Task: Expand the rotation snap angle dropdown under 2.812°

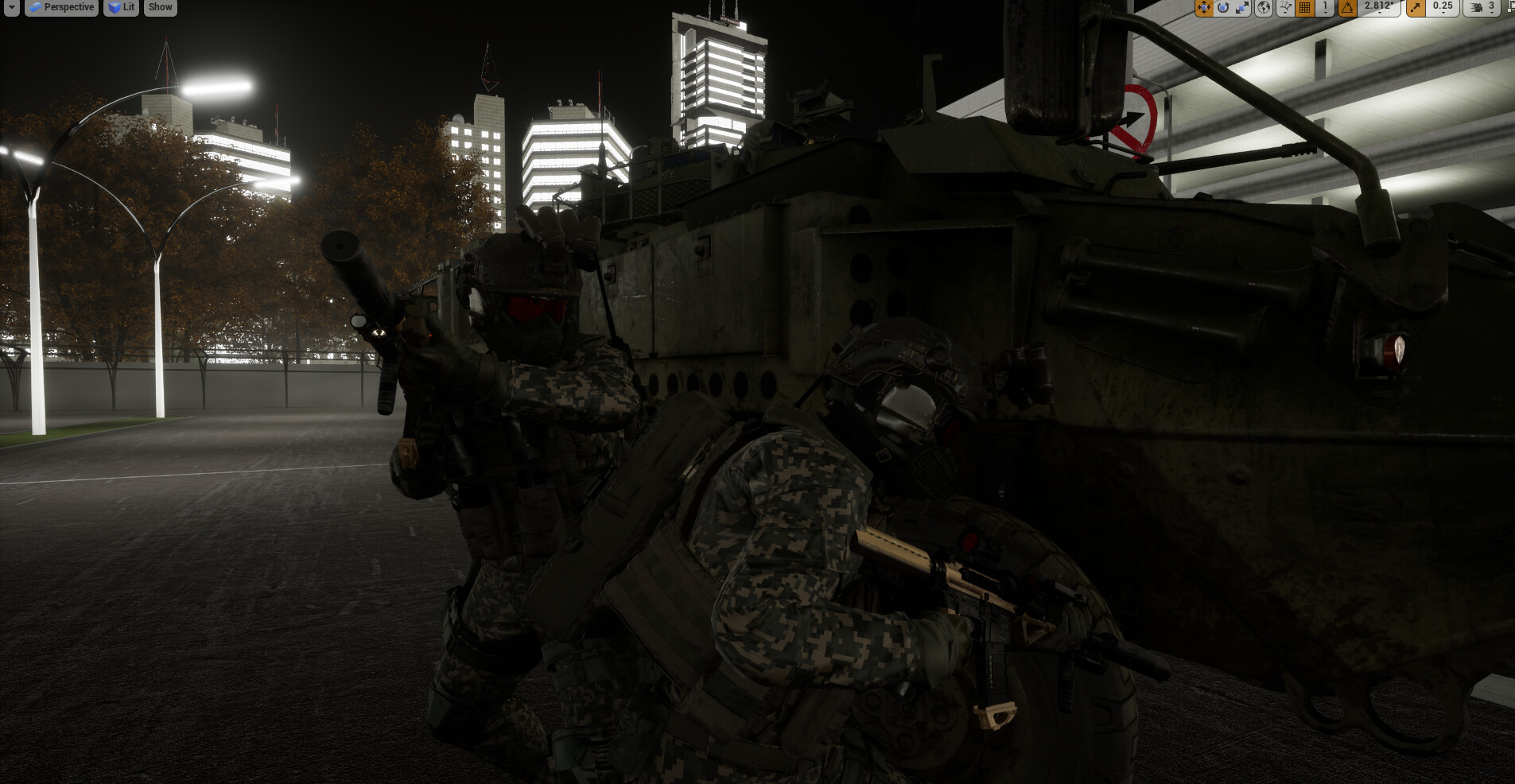Action: [x=1380, y=14]
